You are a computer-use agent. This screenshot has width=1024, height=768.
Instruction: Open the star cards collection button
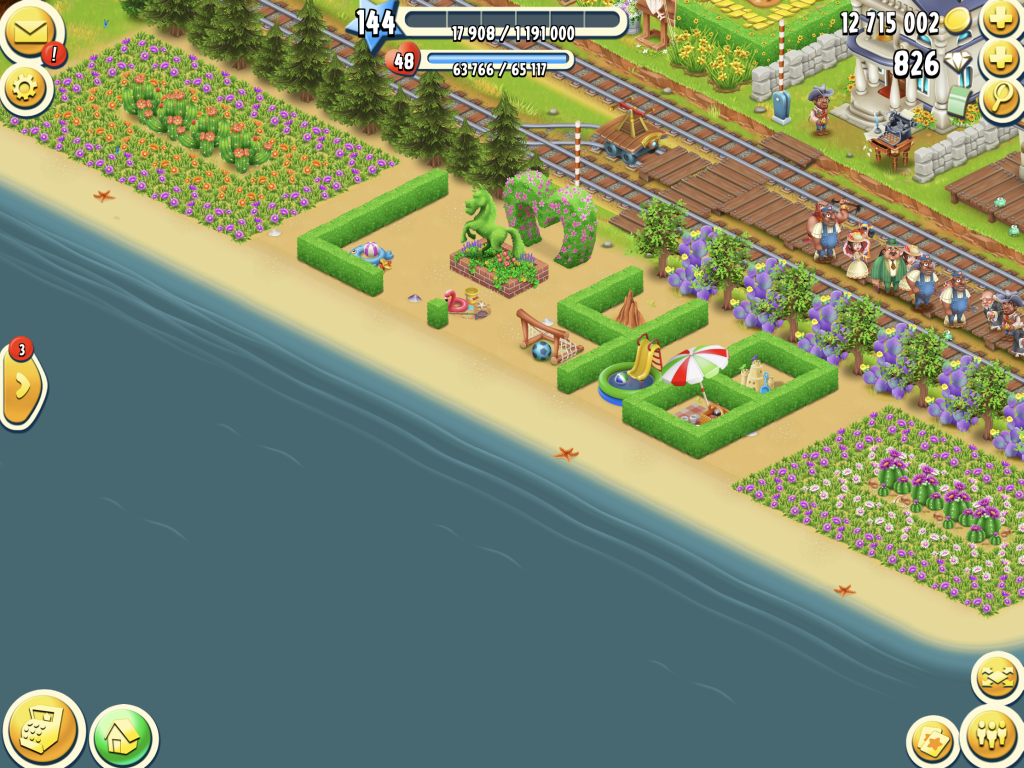[933, 742]
